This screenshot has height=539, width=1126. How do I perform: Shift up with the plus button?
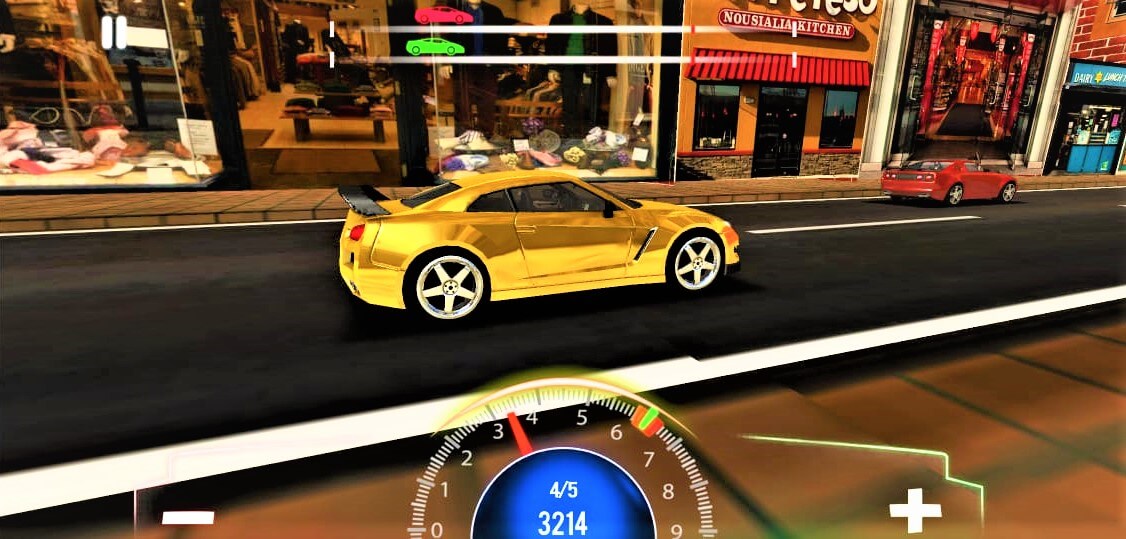click(x=915, y=510)
